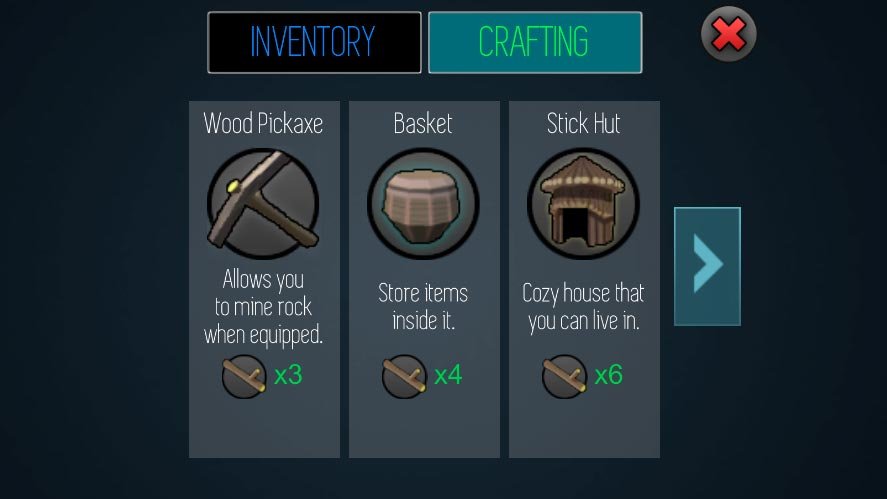Close the crafting menu with red X

coord(728,35)
